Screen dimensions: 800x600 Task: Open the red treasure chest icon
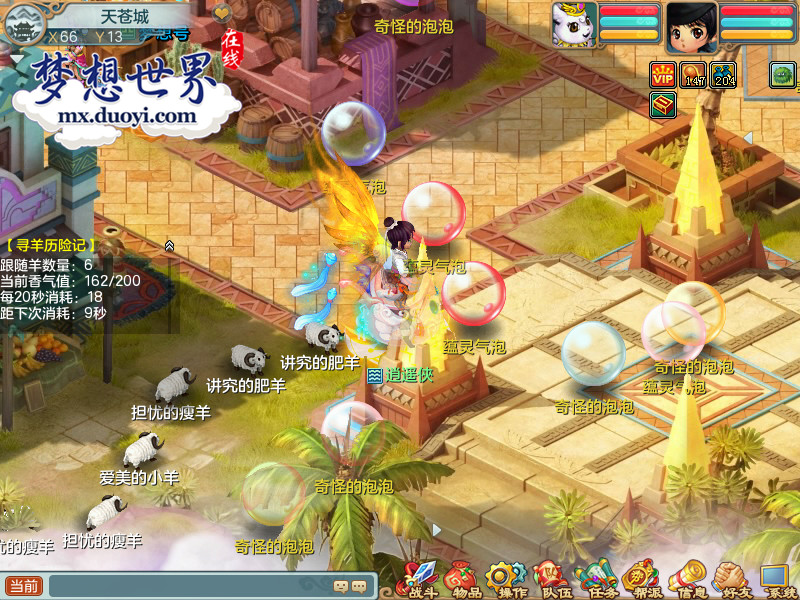(663, 104)
